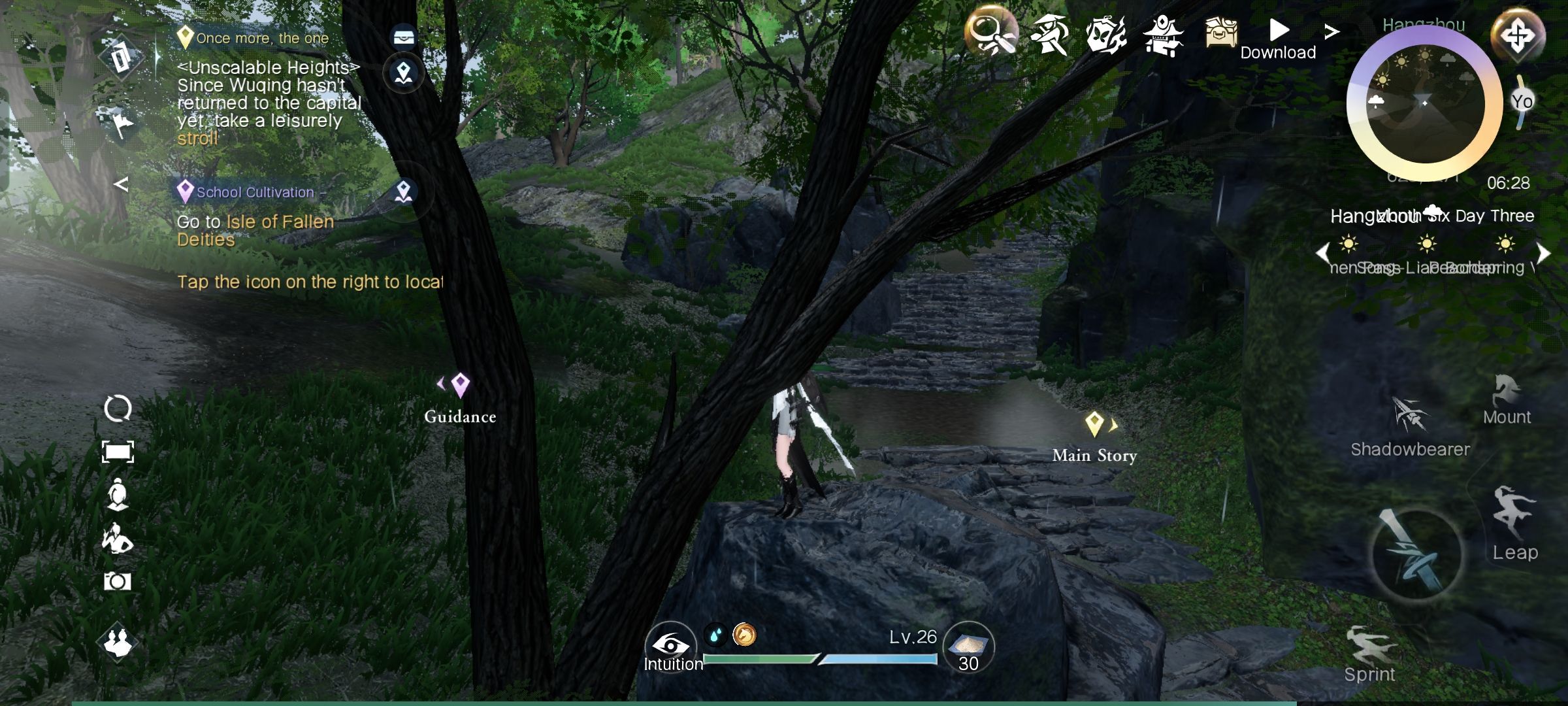This screenshot has width=1568, height=706.
Task: Tap the Sprint button
Action: [x=1370, y=654]
